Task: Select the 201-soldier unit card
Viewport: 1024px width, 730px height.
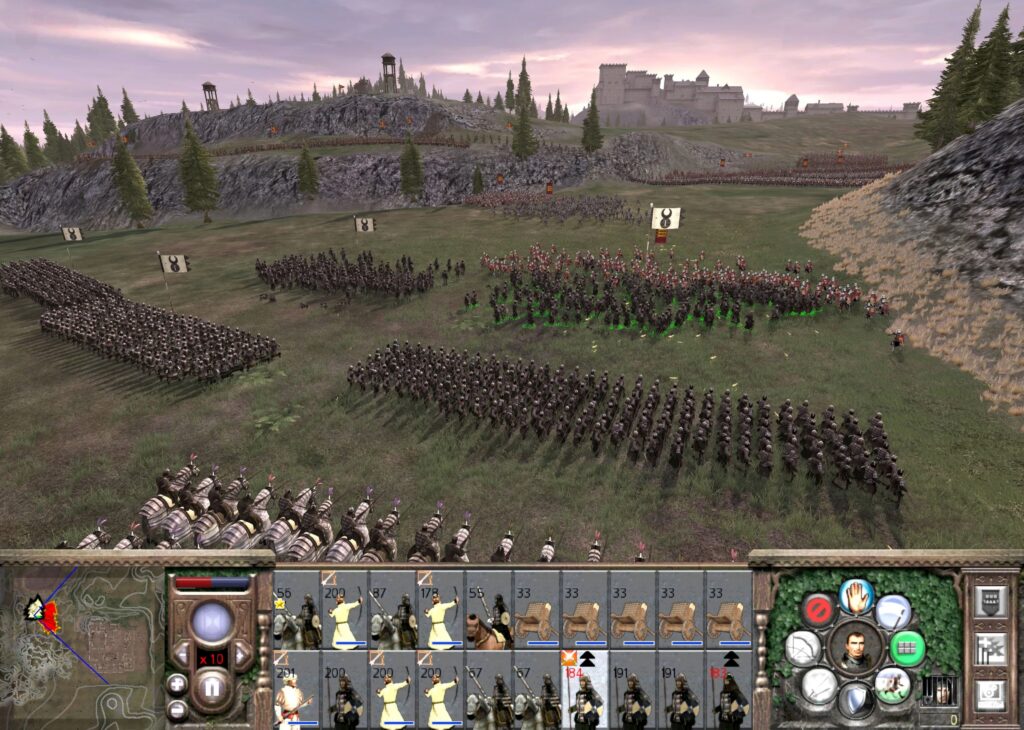Action: coord(296,689)
